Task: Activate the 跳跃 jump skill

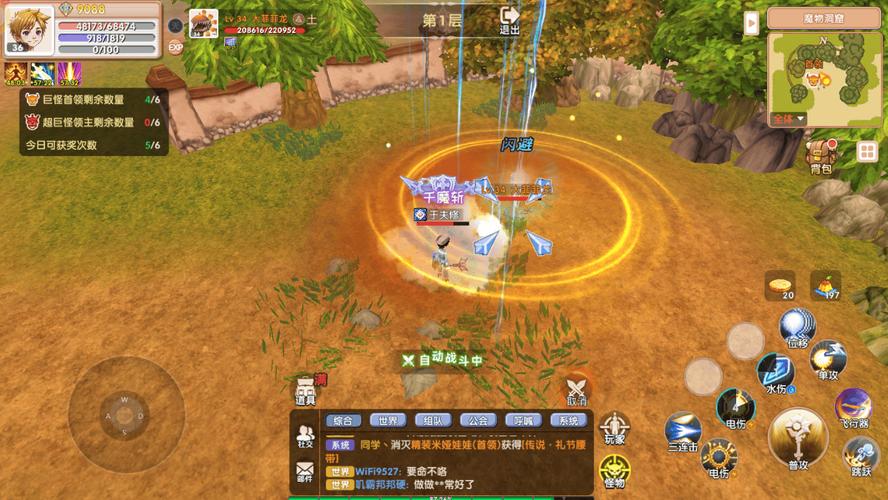Action: click(x=861, y=455)
